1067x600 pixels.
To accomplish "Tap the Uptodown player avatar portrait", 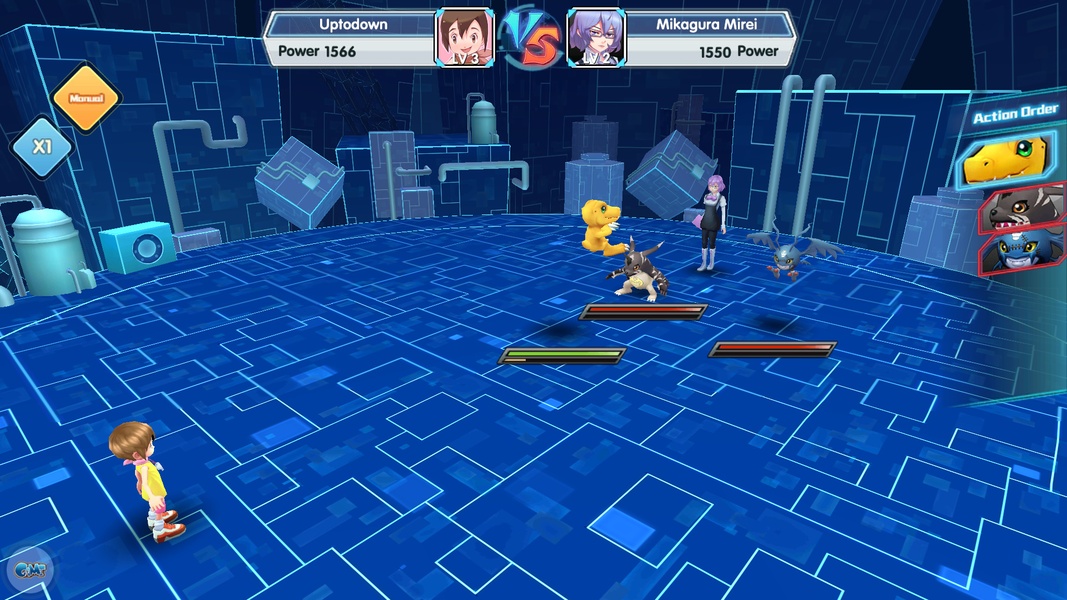I will (464, 39).
